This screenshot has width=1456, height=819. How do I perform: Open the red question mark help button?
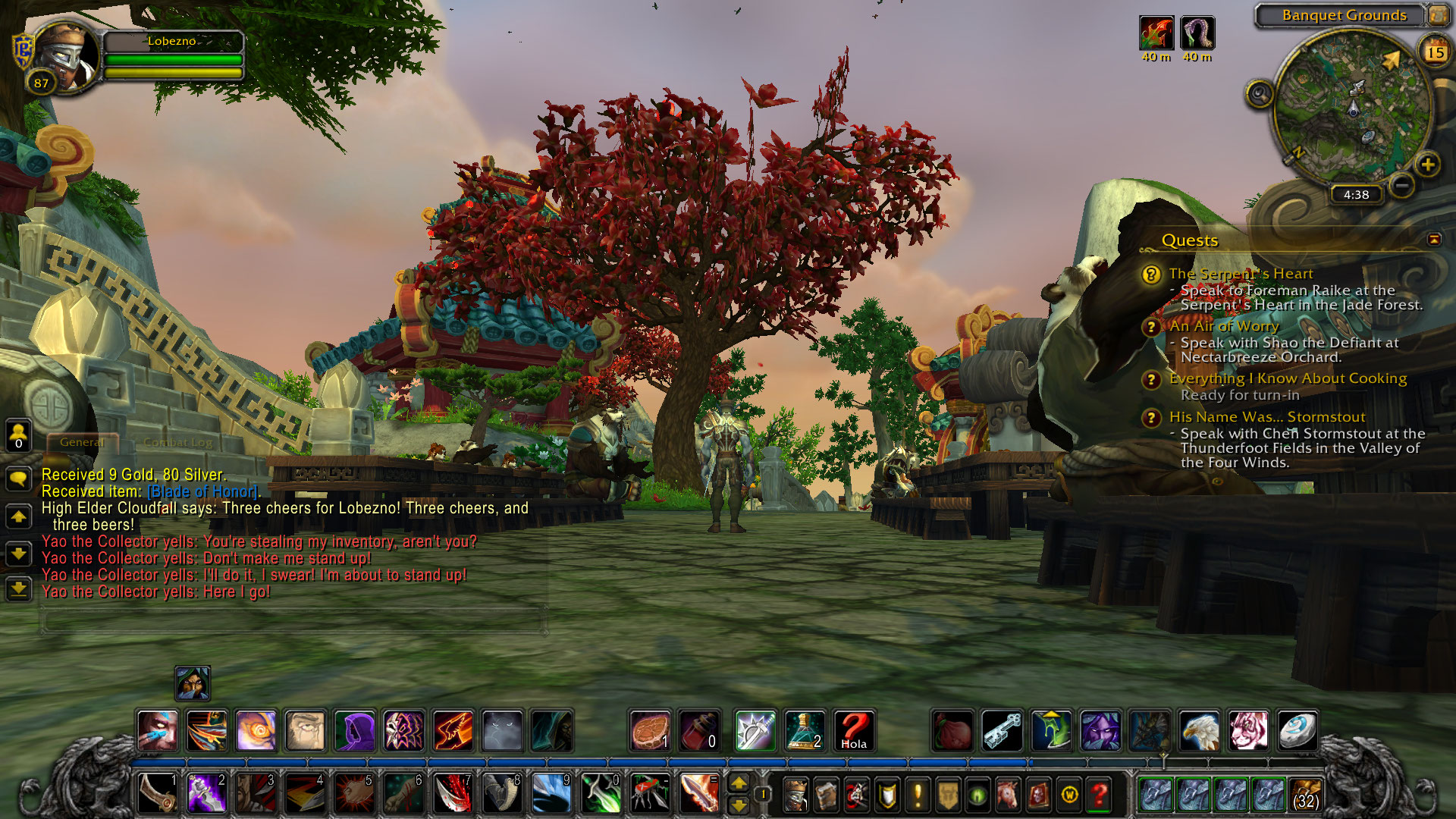click(1099, 795)
